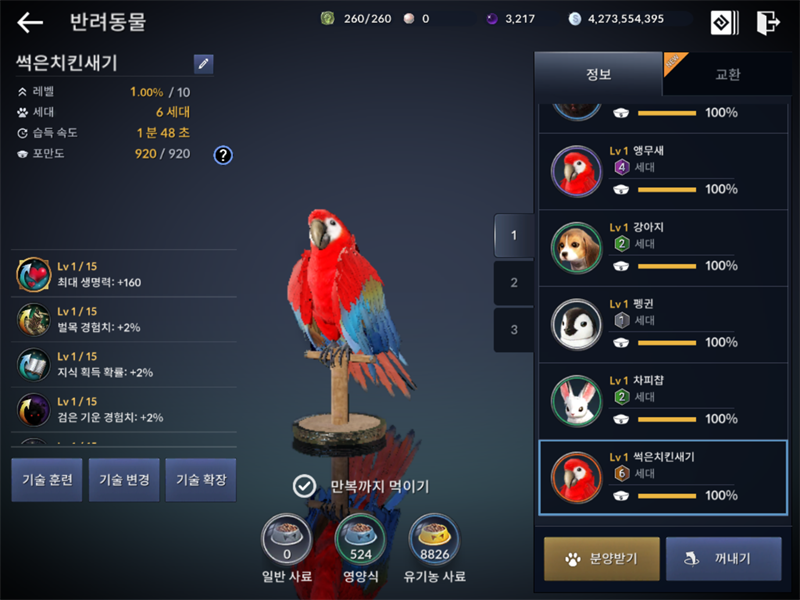
Task: Take out pet with 꺼내기 button
Action: point(723,559)
